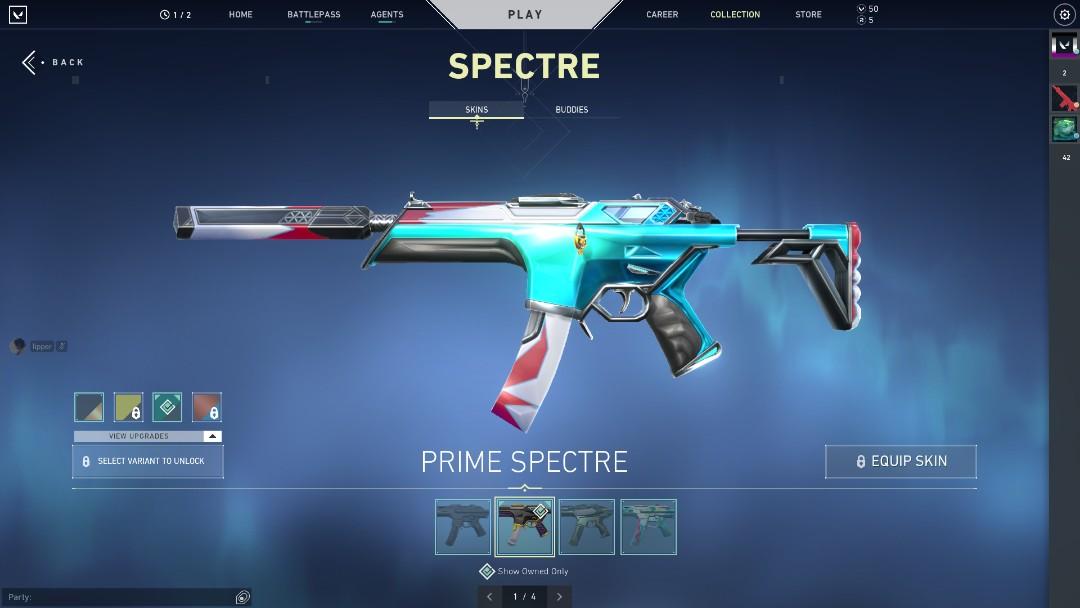The height and width of the screenshot is (608, 1080).
Task: Open the Home page
Action: coord(240,15)
